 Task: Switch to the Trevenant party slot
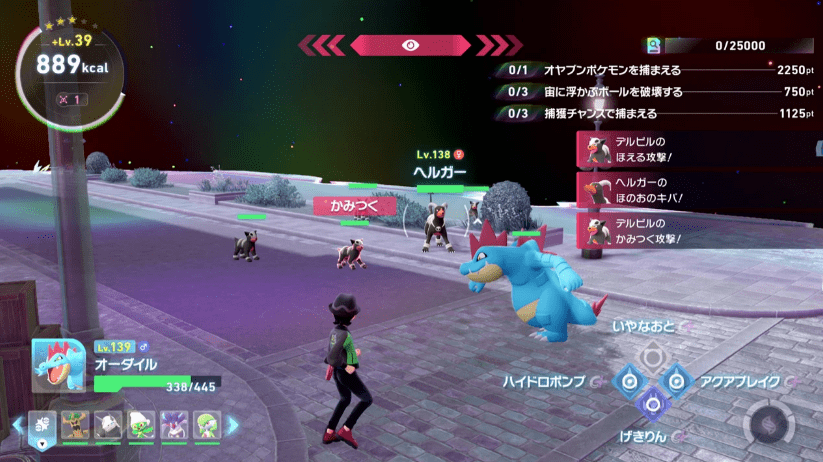pos(75,425)
